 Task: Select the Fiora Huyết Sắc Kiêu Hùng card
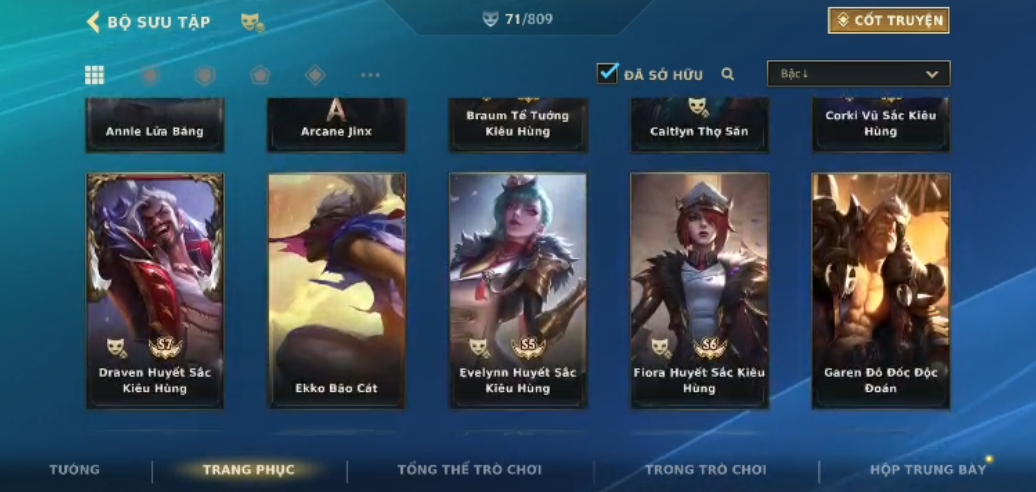pyautogui.click(x=699, y=290)
